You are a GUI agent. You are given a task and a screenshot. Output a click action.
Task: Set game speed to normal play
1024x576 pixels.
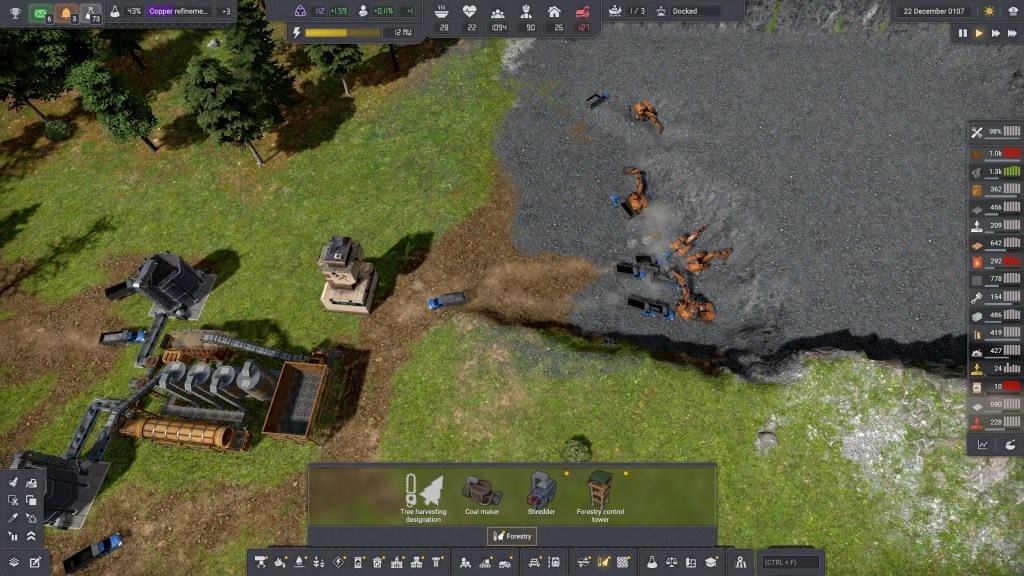979,33
